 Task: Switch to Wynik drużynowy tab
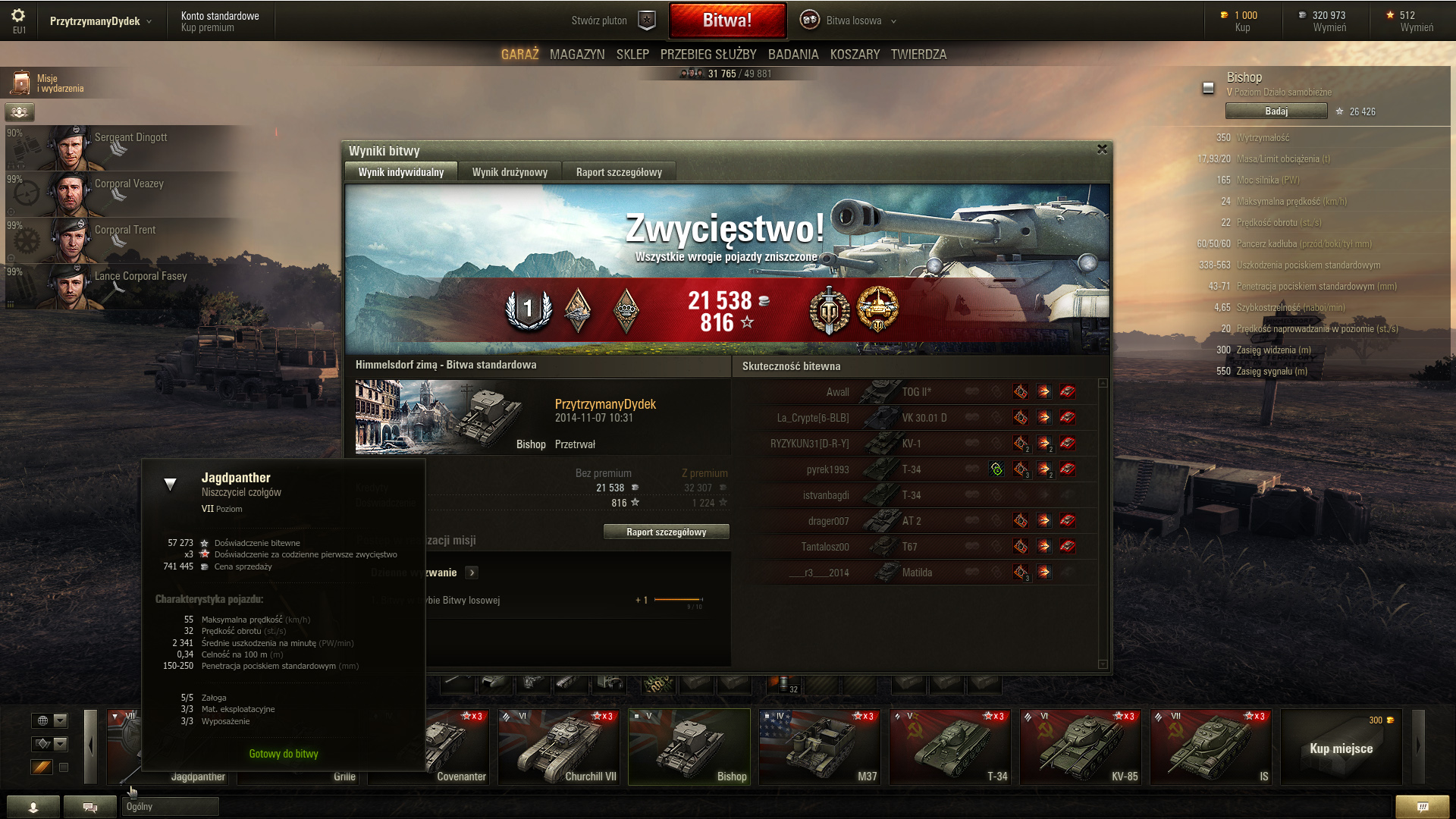[510, 172]
